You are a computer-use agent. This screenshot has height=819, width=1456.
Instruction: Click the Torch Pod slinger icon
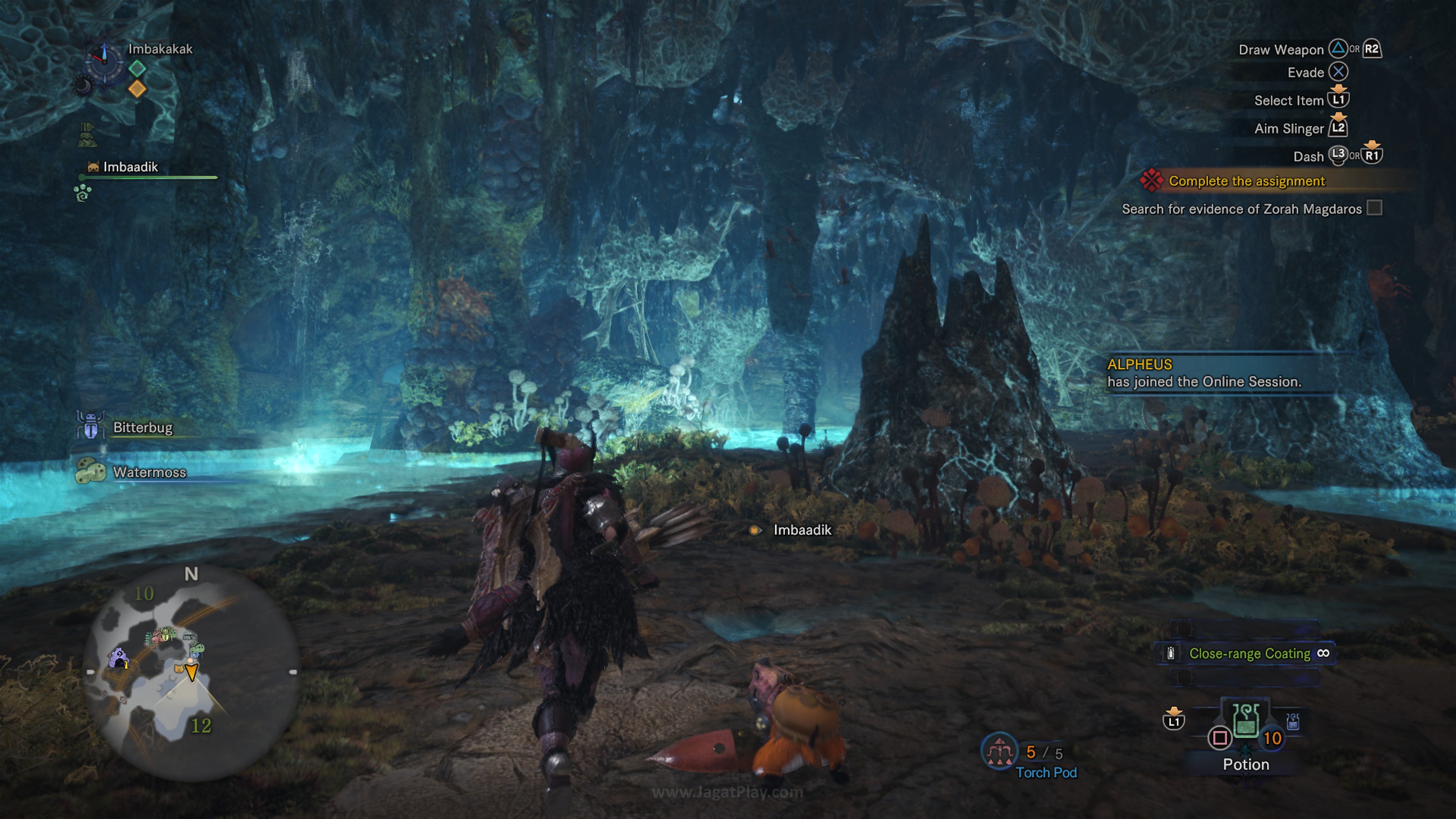999,751
